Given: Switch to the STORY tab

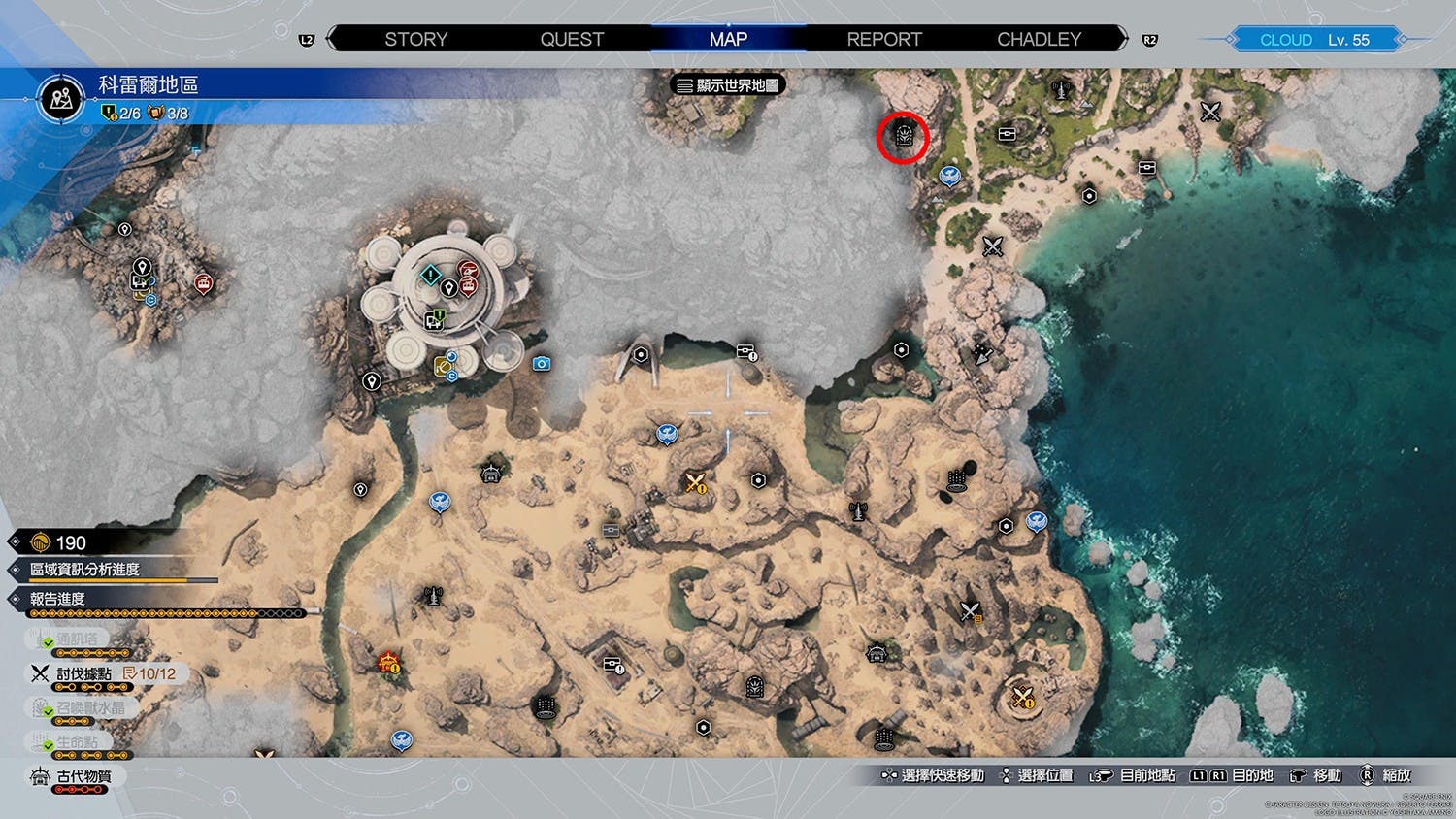Looking at the screenshot, I should tap(415, 40).
